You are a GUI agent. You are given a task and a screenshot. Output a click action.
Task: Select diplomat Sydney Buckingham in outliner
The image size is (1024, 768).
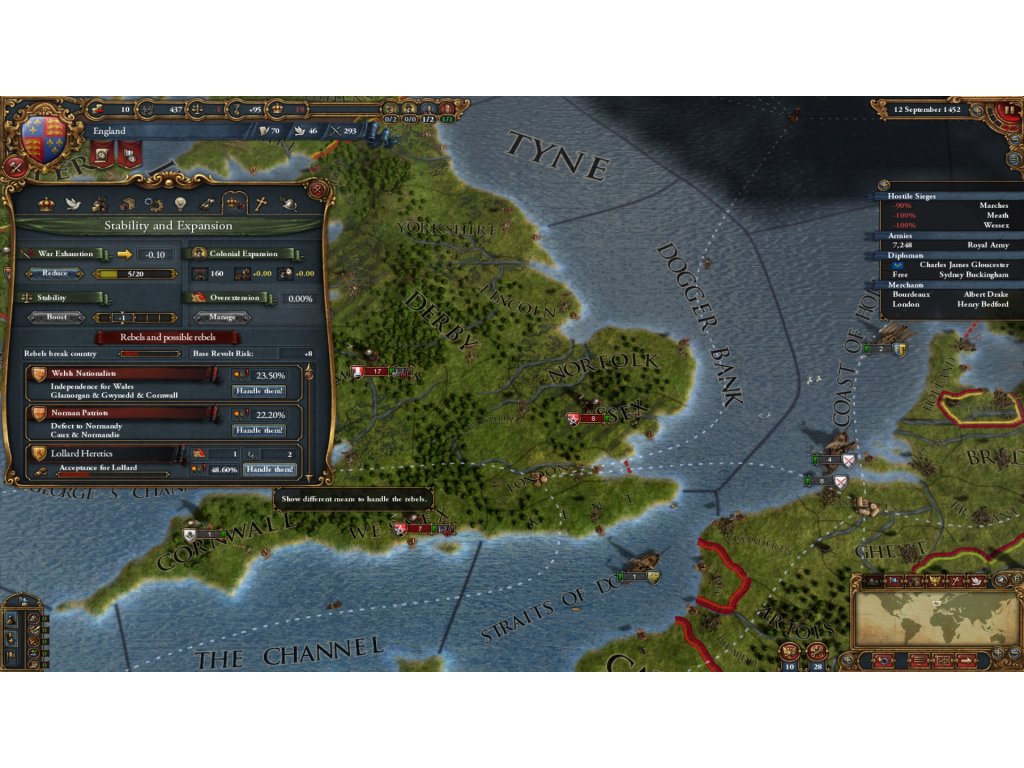[973, 274]
